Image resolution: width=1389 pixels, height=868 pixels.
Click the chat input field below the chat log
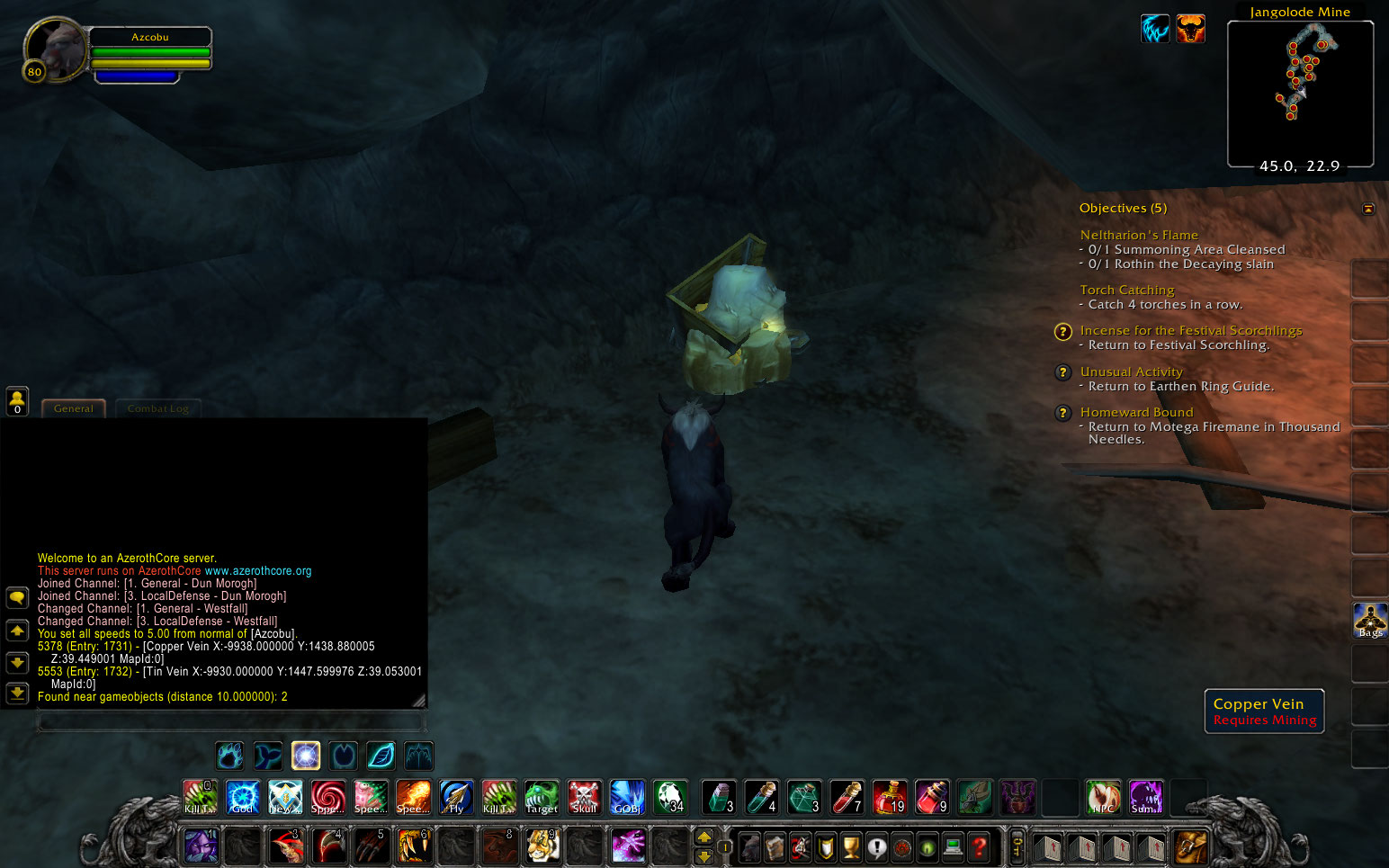228,720
